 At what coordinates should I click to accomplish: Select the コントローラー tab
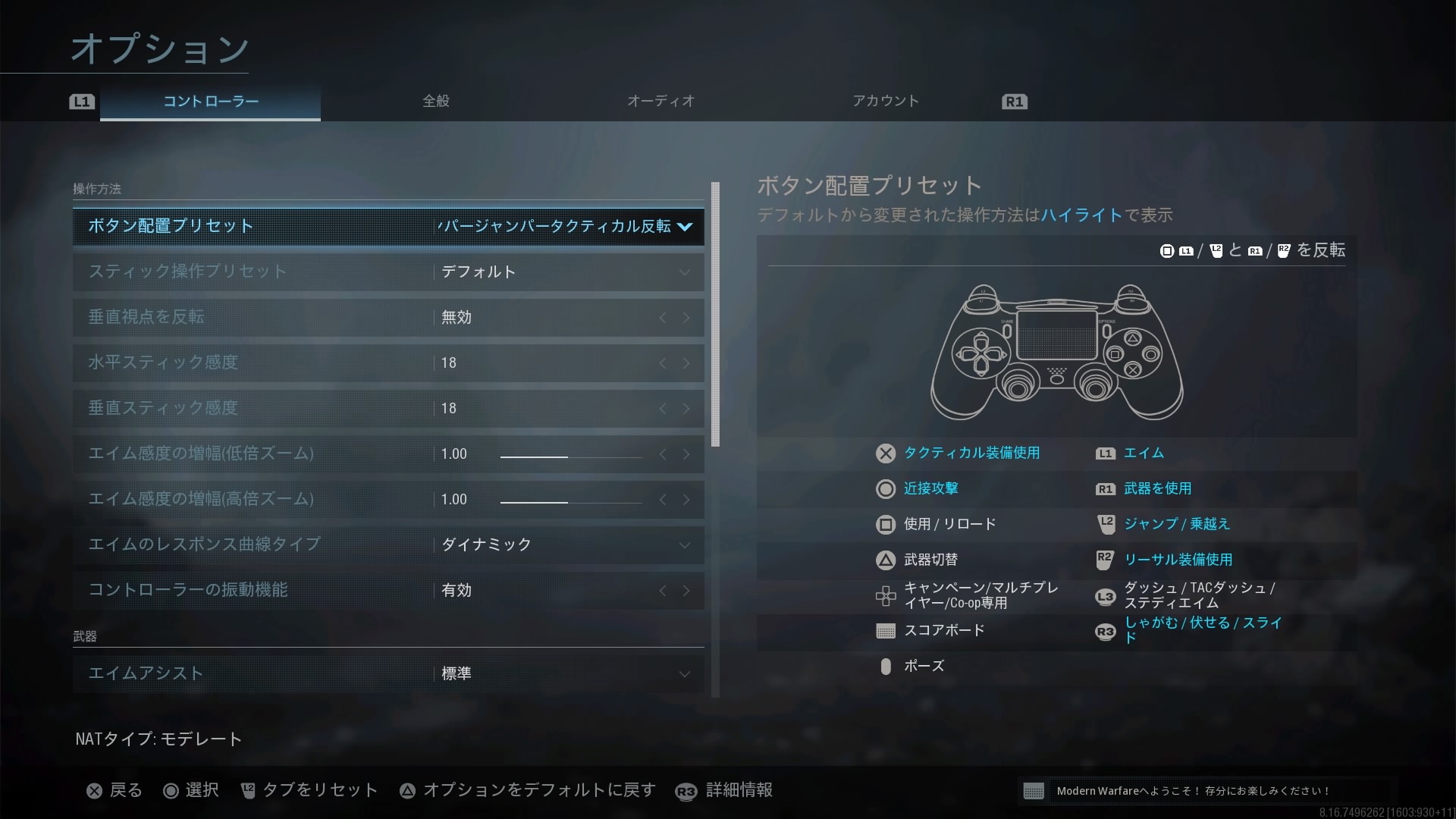click(x=211, y=102)
